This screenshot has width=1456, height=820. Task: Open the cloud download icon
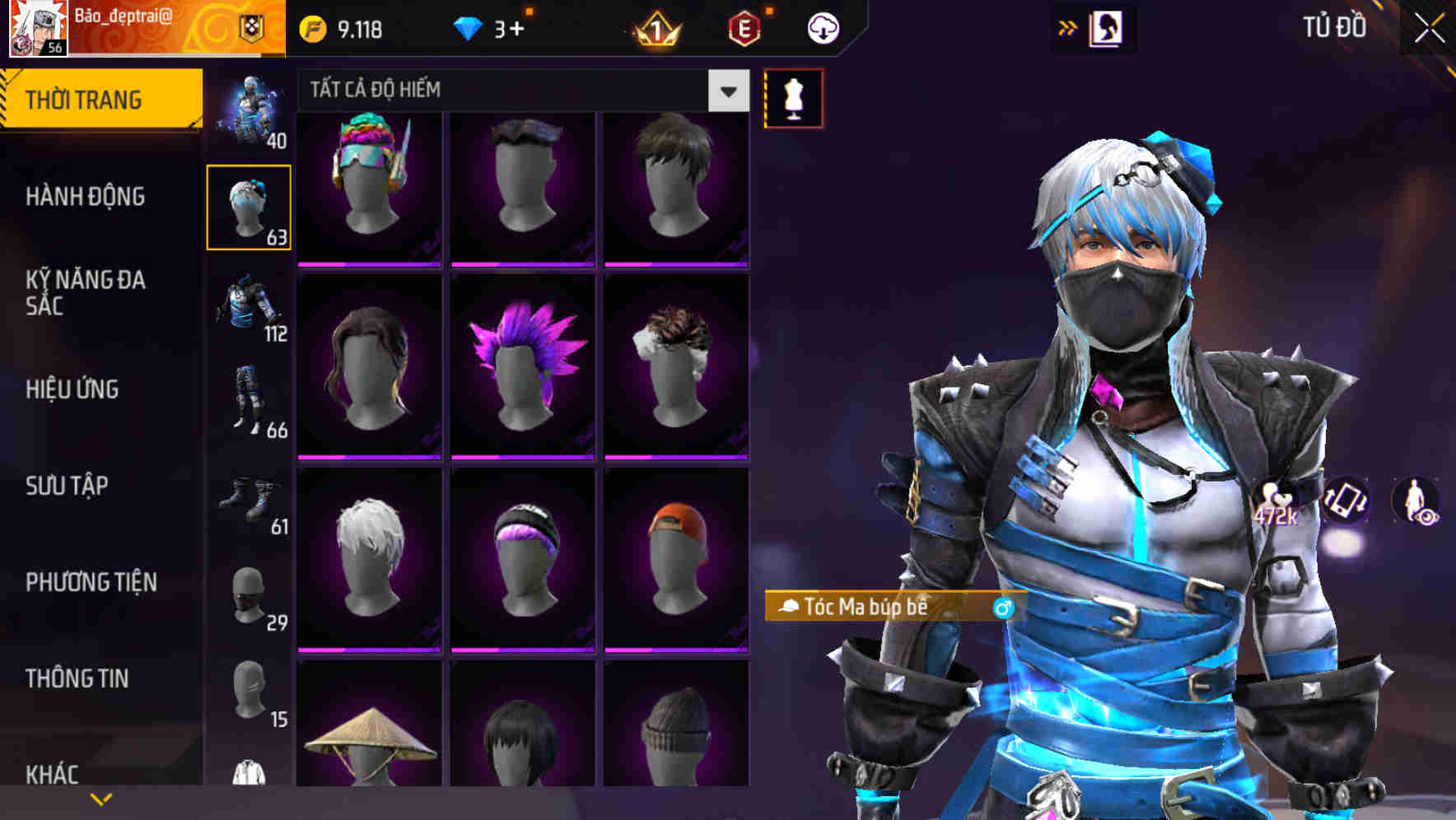coord(823,27)
